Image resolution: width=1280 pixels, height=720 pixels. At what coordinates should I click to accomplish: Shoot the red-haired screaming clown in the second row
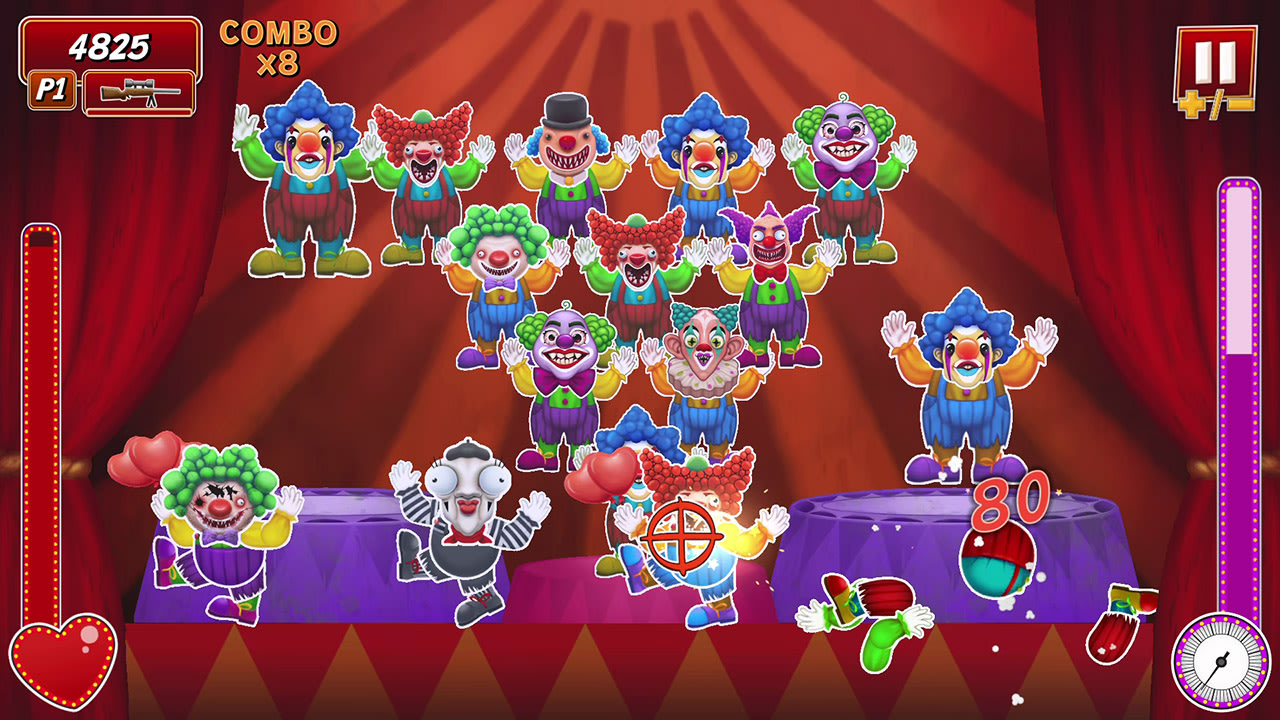(x=640, y=260)
